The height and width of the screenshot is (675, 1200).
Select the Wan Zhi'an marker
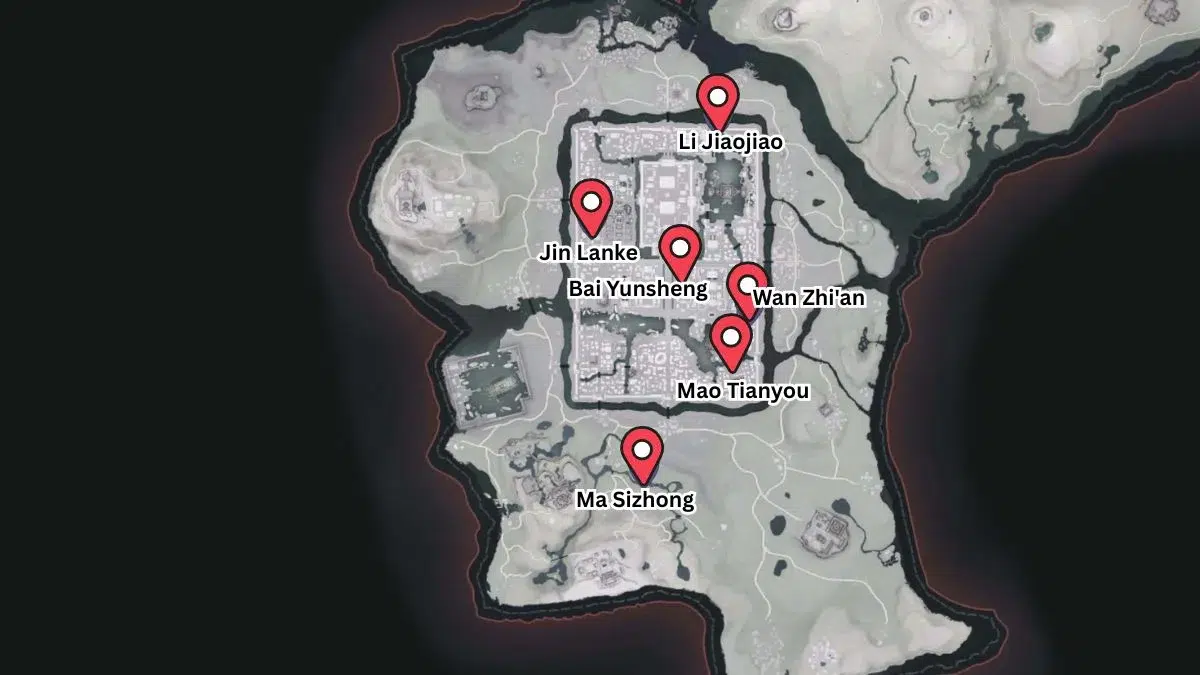point(747,285)
